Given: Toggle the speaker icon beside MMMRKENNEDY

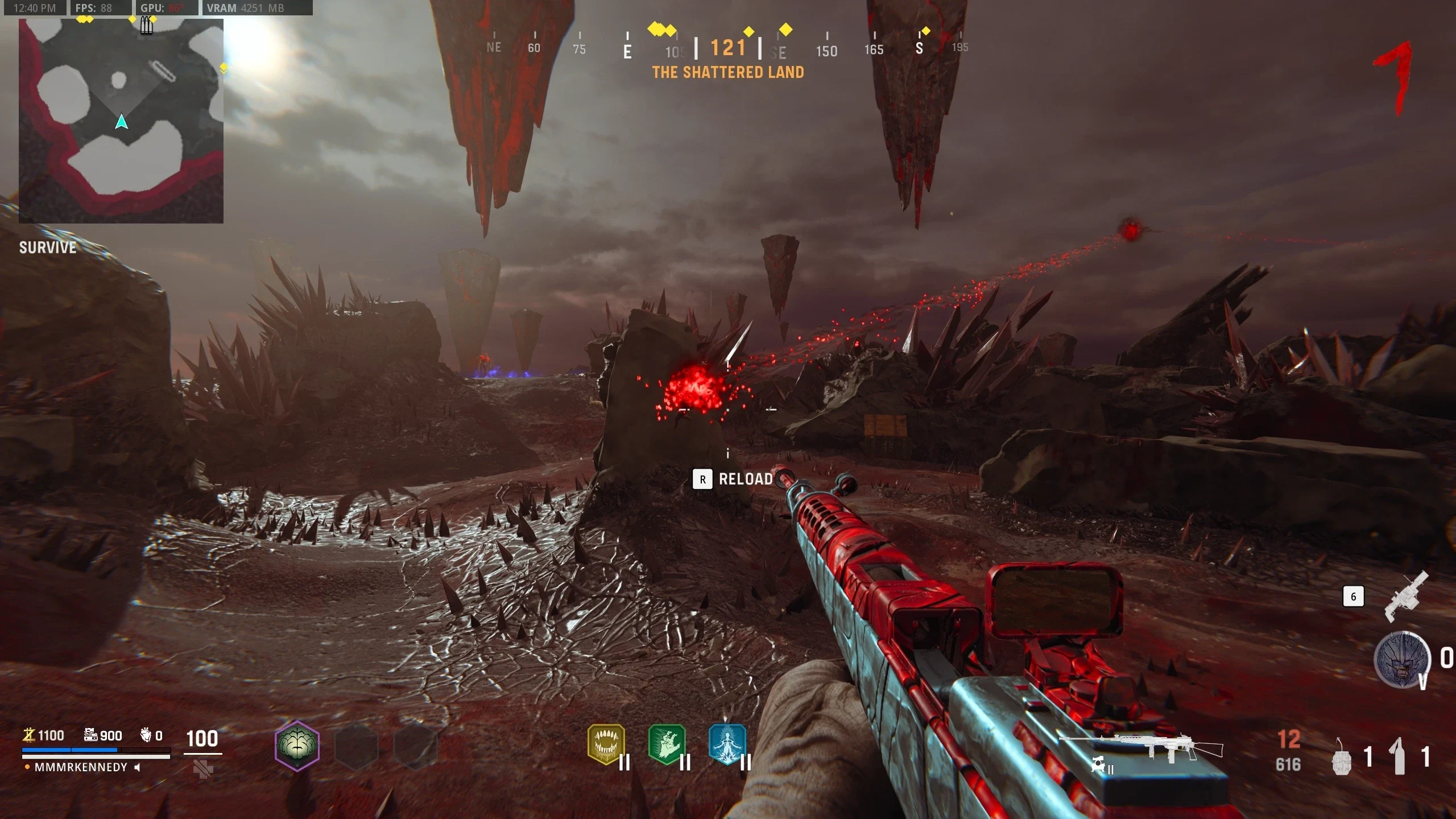Looking at the screenshot, I should (x=137, y=767).
